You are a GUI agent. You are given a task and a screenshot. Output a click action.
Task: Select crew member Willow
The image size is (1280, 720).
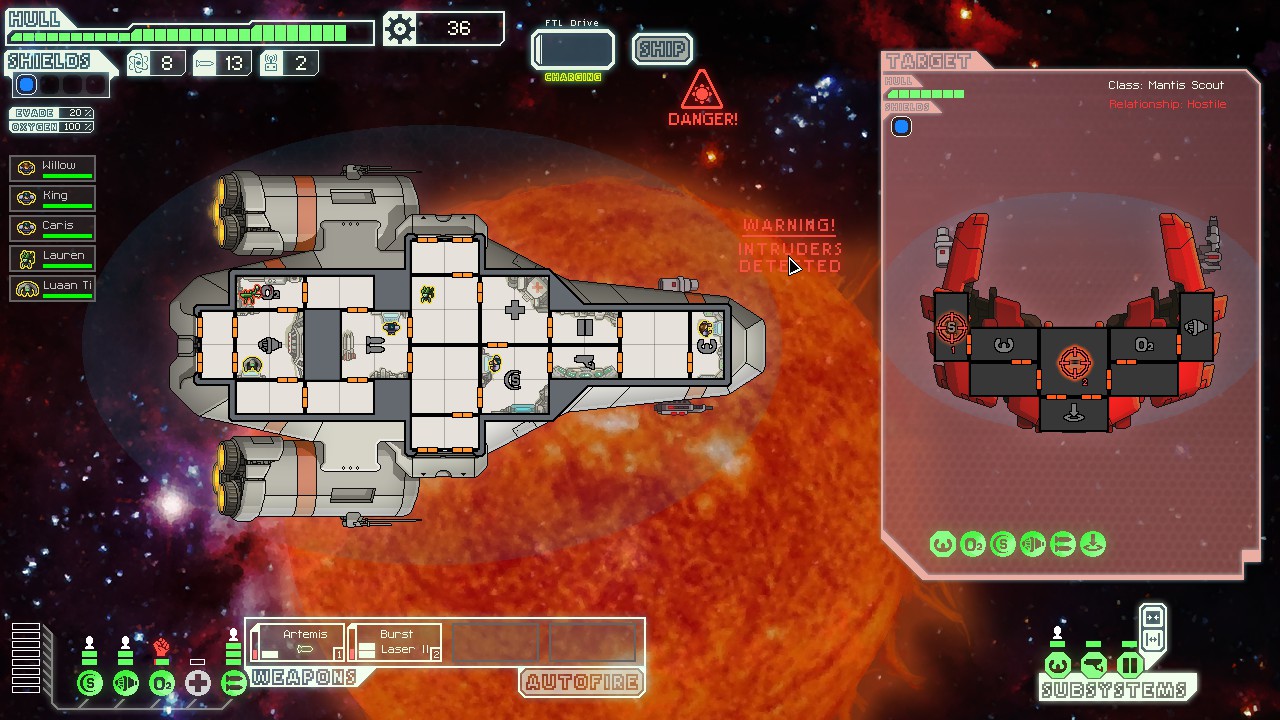[52, 168]
